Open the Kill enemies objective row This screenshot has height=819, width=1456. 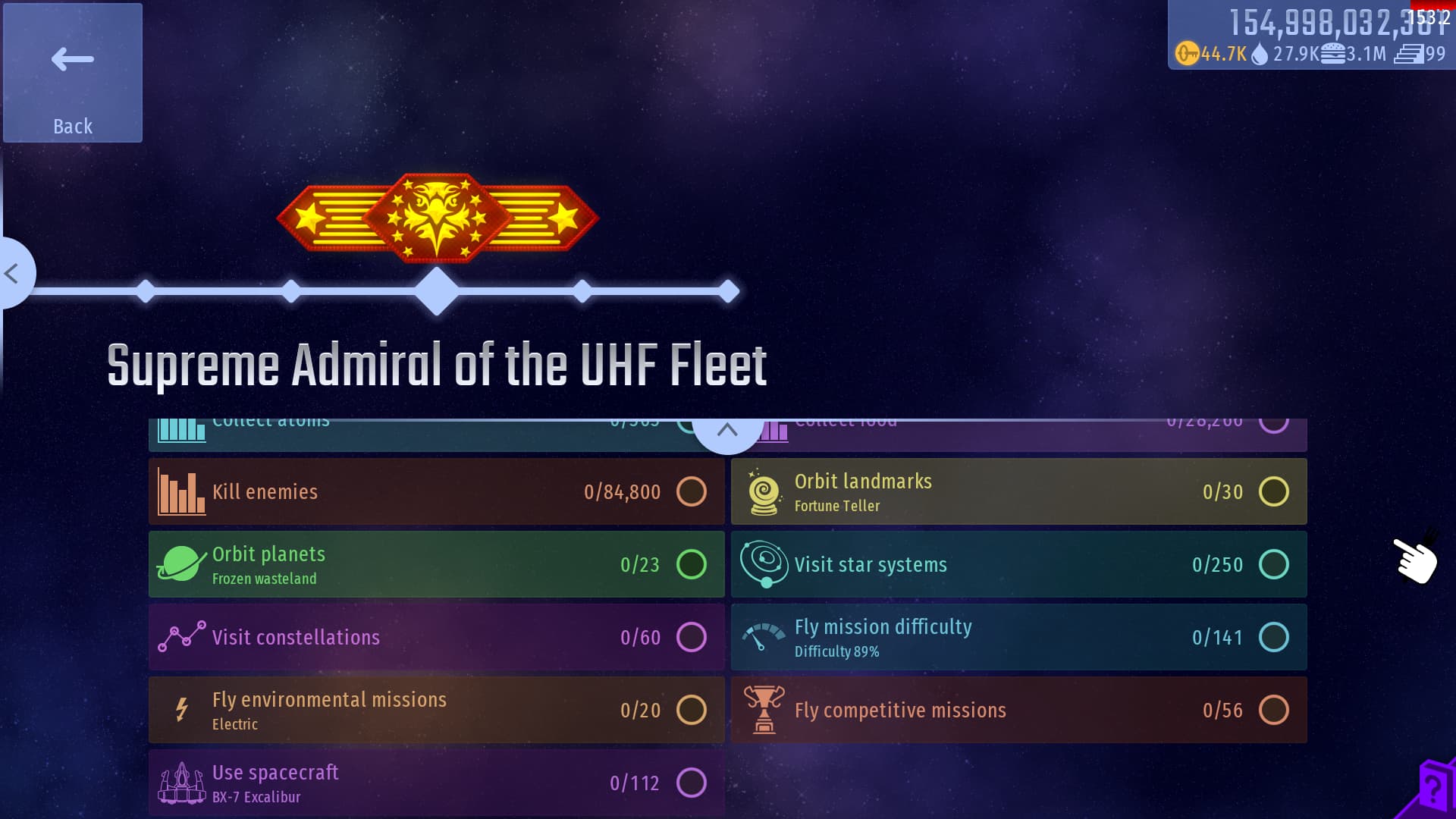click(x=436, y=491)
